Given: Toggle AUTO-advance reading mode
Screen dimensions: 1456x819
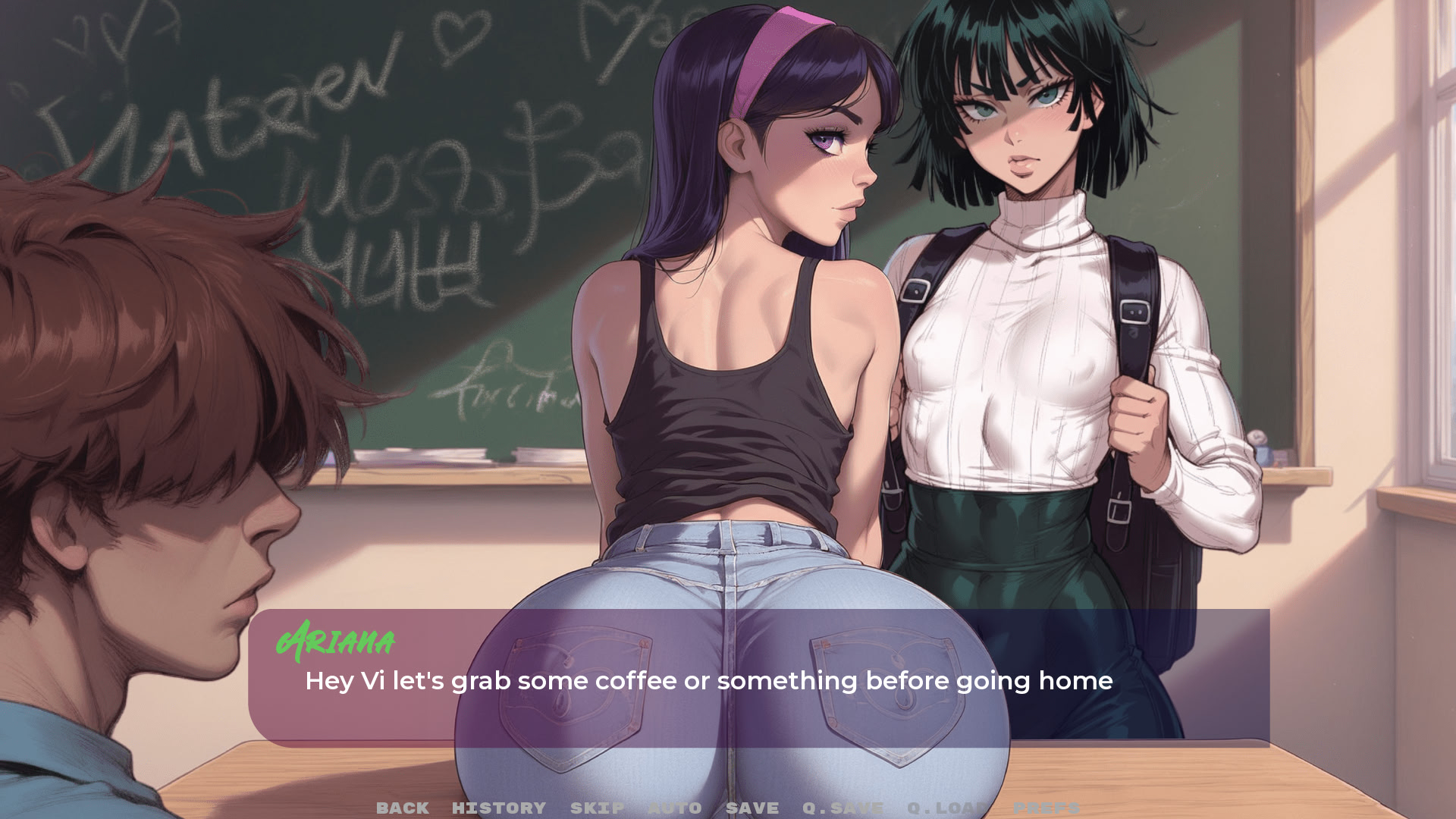Looking at the screenshot, I should coord(676,808).
